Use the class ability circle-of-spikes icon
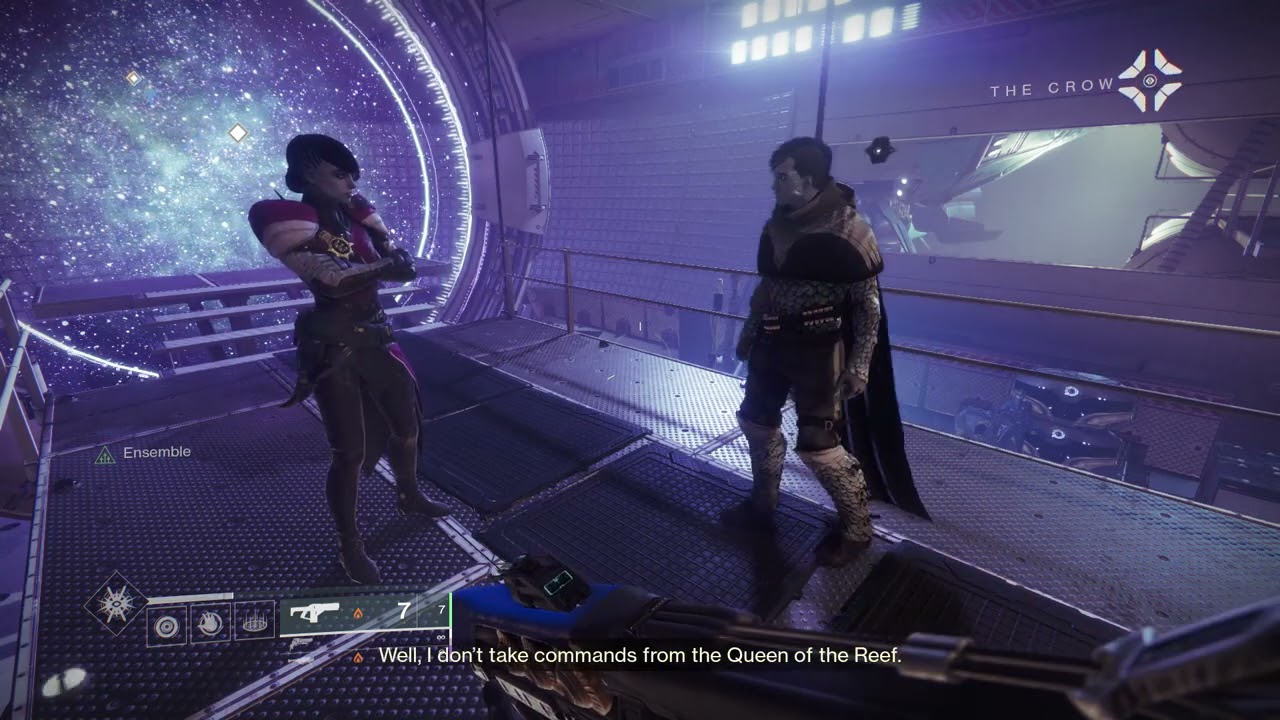1280x720 pixels. coord(254,624)
